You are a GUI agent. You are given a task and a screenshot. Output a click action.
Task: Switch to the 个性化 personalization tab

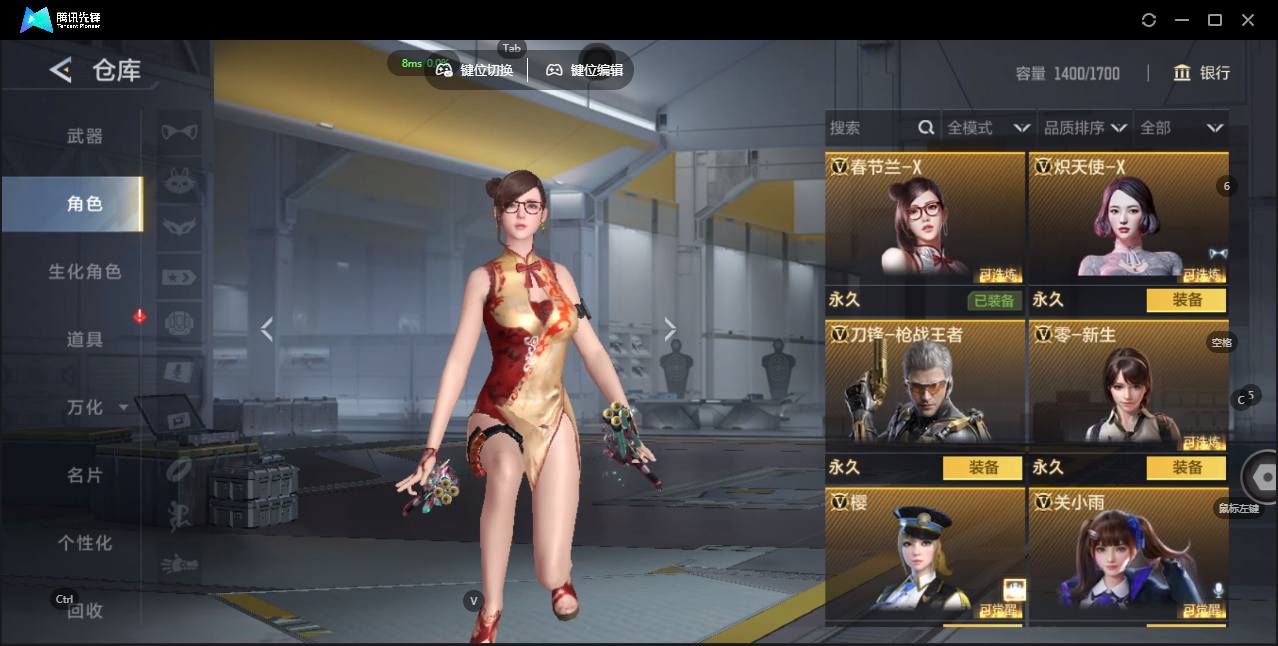(85, 543)
